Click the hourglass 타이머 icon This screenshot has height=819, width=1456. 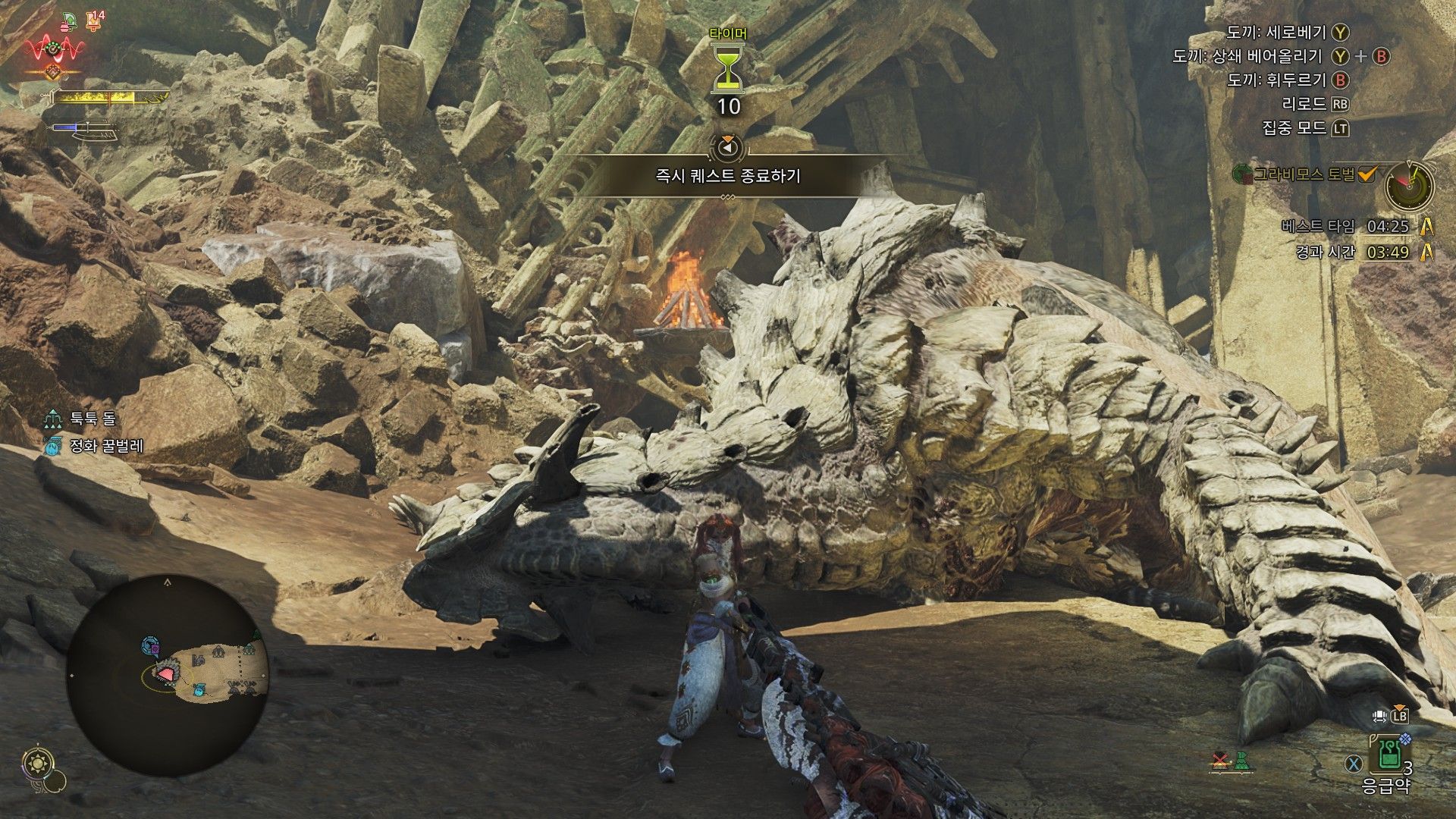point(728,68)
